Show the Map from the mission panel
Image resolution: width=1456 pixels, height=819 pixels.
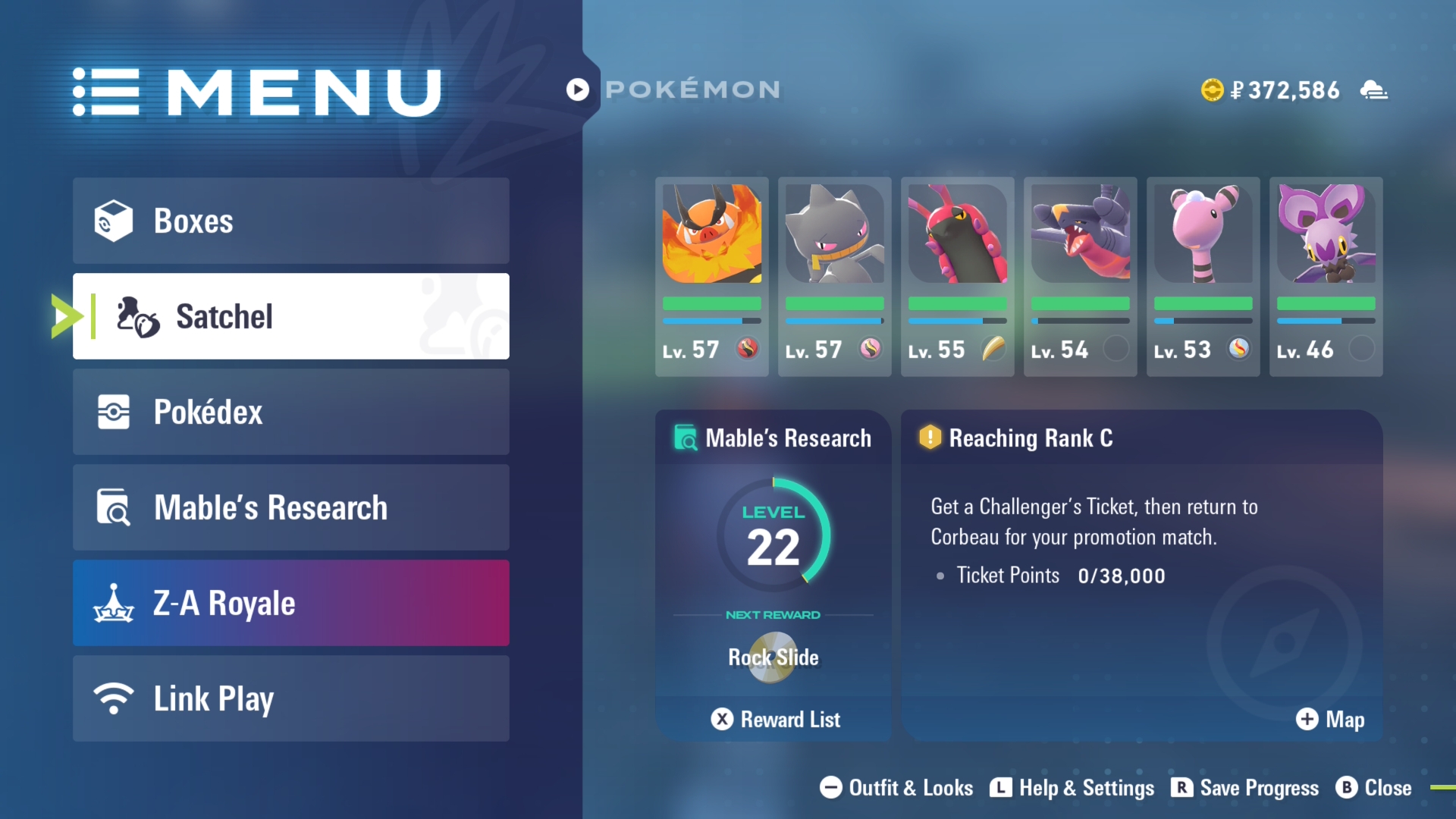click(x=1330, y=719)
